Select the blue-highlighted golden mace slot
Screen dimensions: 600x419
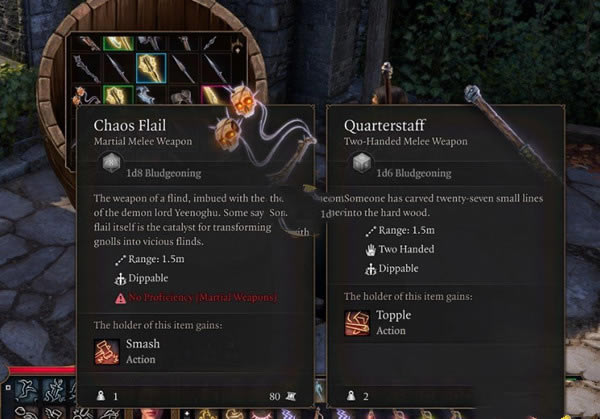tap(151, 68)
